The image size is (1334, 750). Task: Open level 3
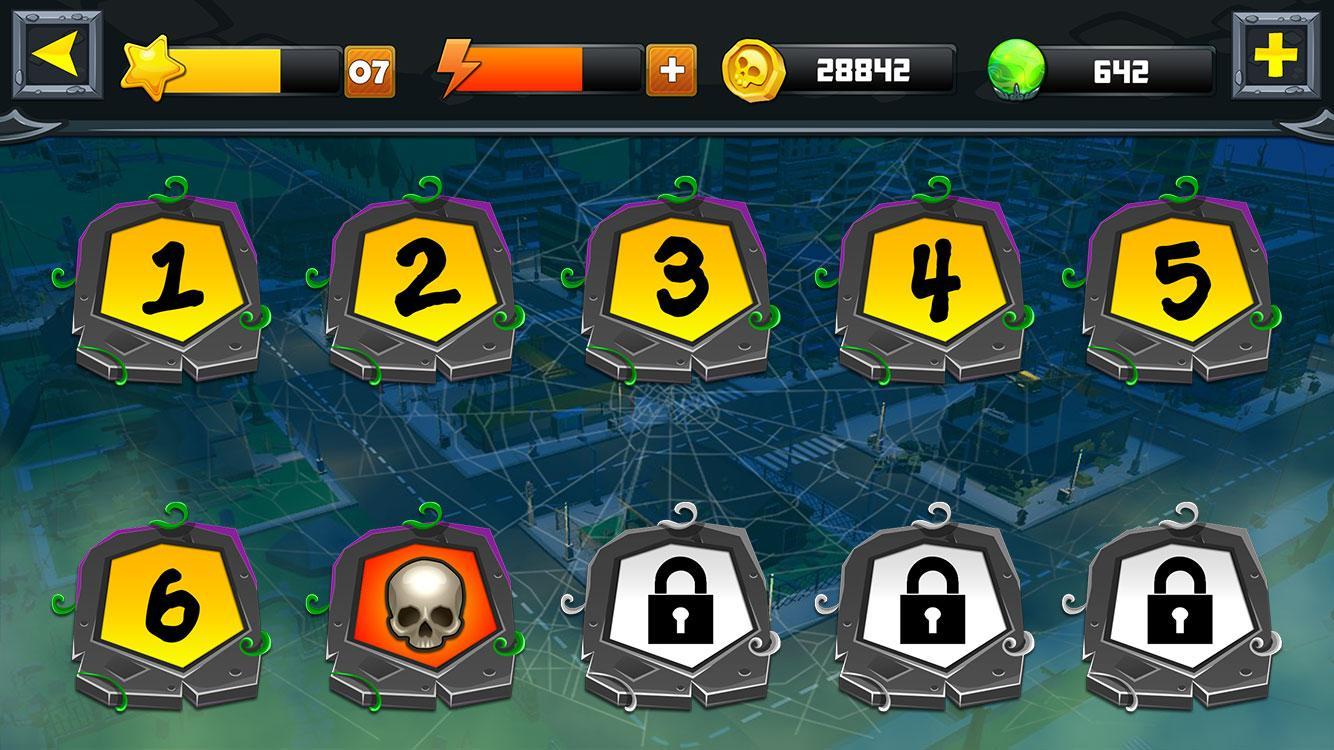point(675,283)
